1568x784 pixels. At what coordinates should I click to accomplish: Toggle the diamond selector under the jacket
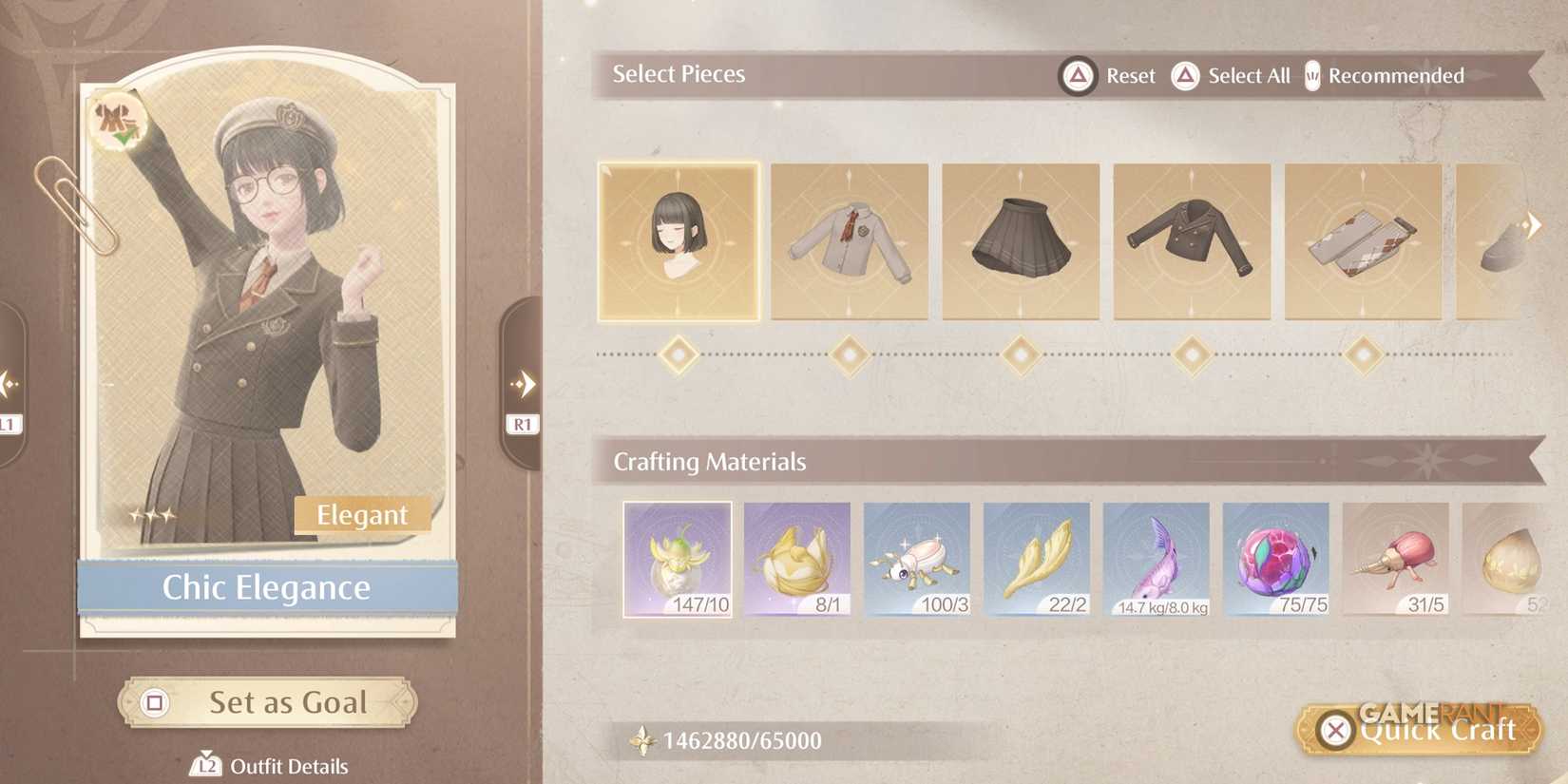click(x=1191, y=354)
